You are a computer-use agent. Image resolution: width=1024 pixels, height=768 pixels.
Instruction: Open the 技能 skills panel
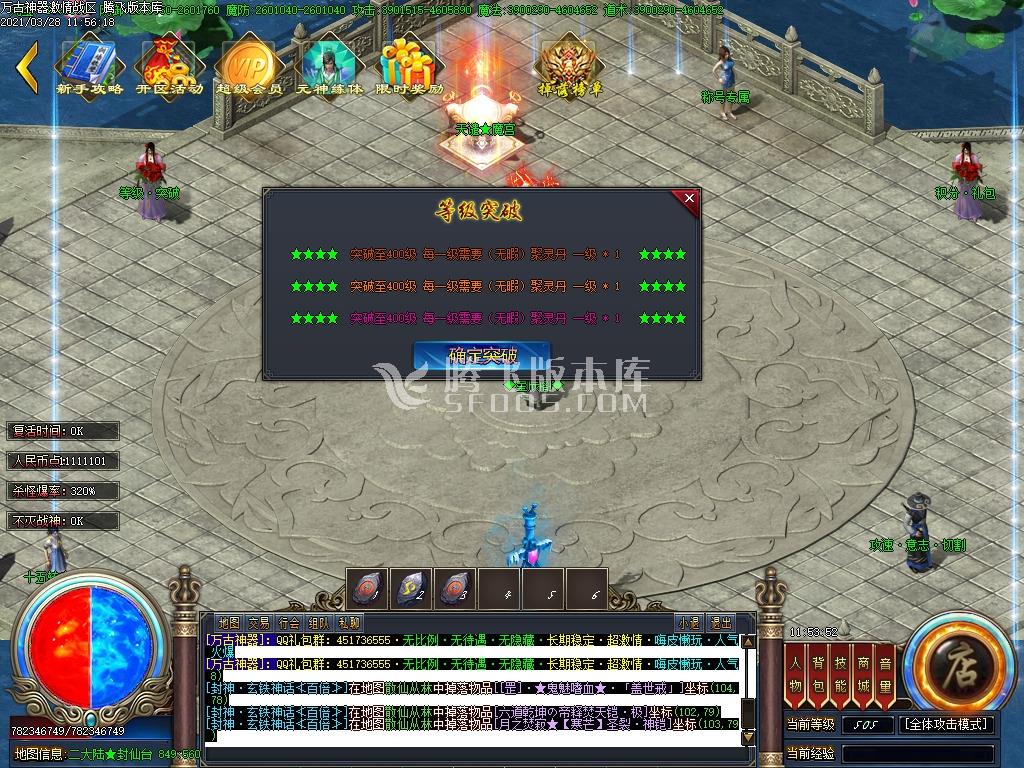[840, 674]
